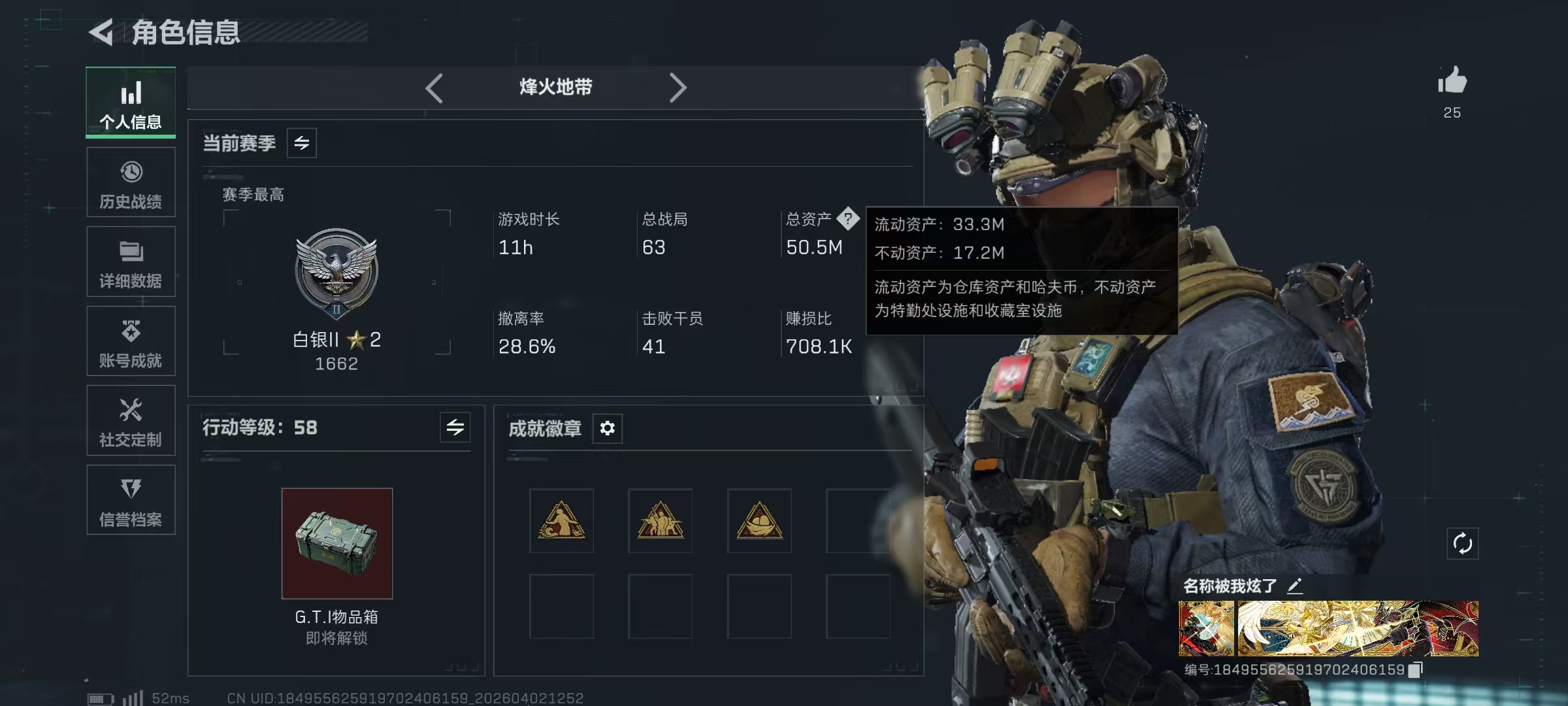The width and height of the screenshot is (1568, 706).
Task: Select the G.T.I物品箱 reward tile
Action: 337,543
